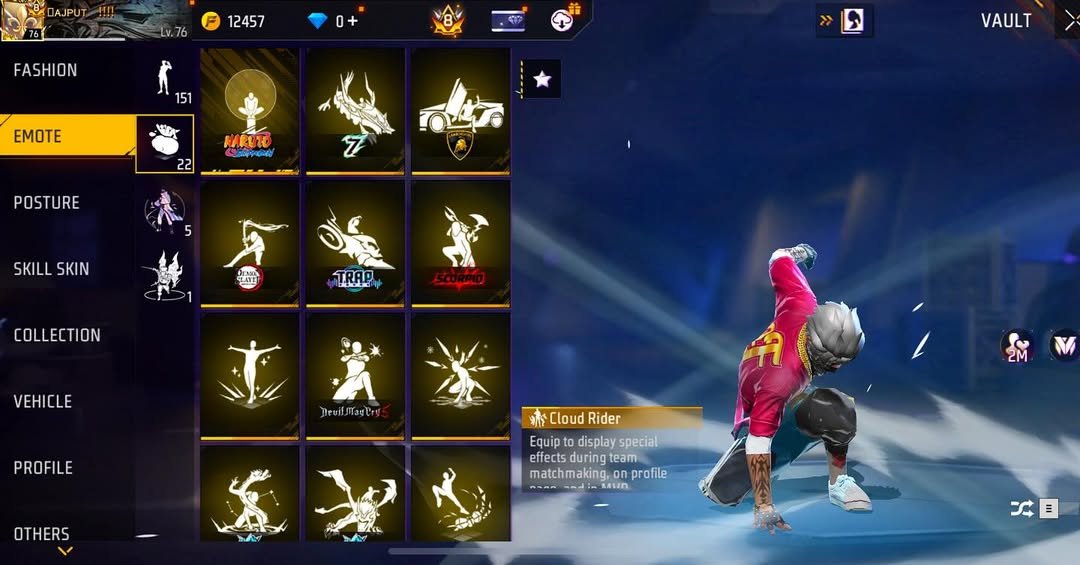Toggle the star favorites filter
The width and height of the screenshot is (1080, 565).
click(542, 79)
